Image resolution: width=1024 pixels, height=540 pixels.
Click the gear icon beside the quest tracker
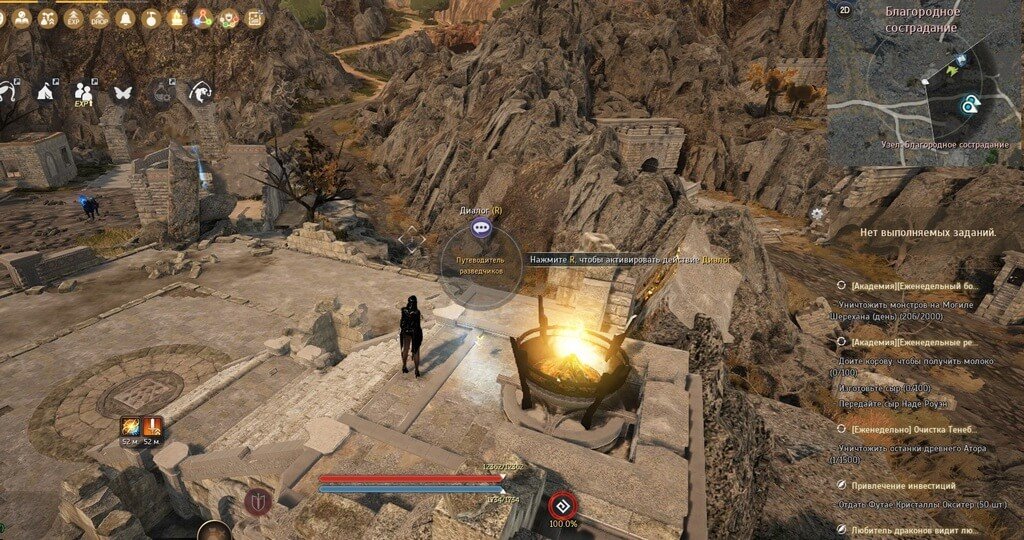818,213
